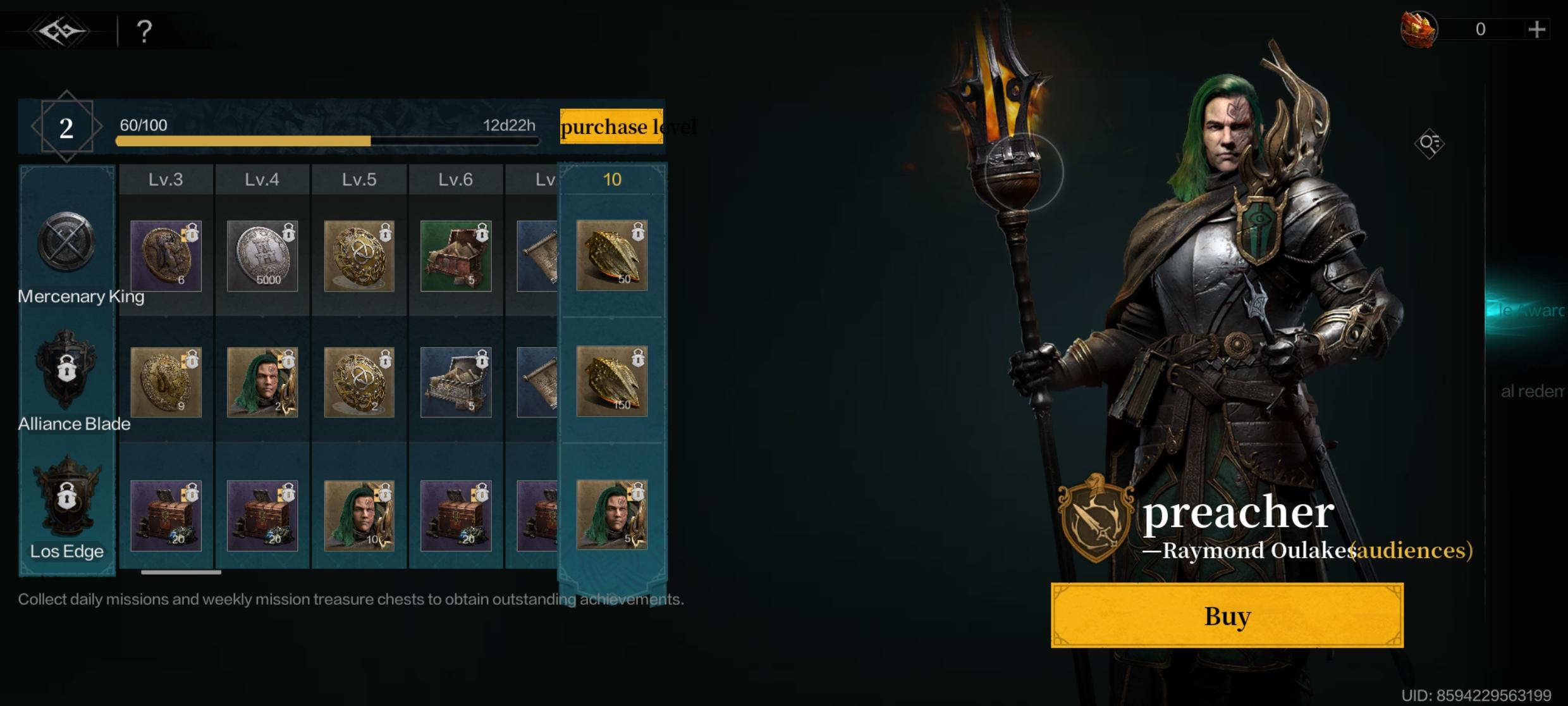
Task: Select the Lv.4 silver coin 5000 reward
Action: point(262,256)
